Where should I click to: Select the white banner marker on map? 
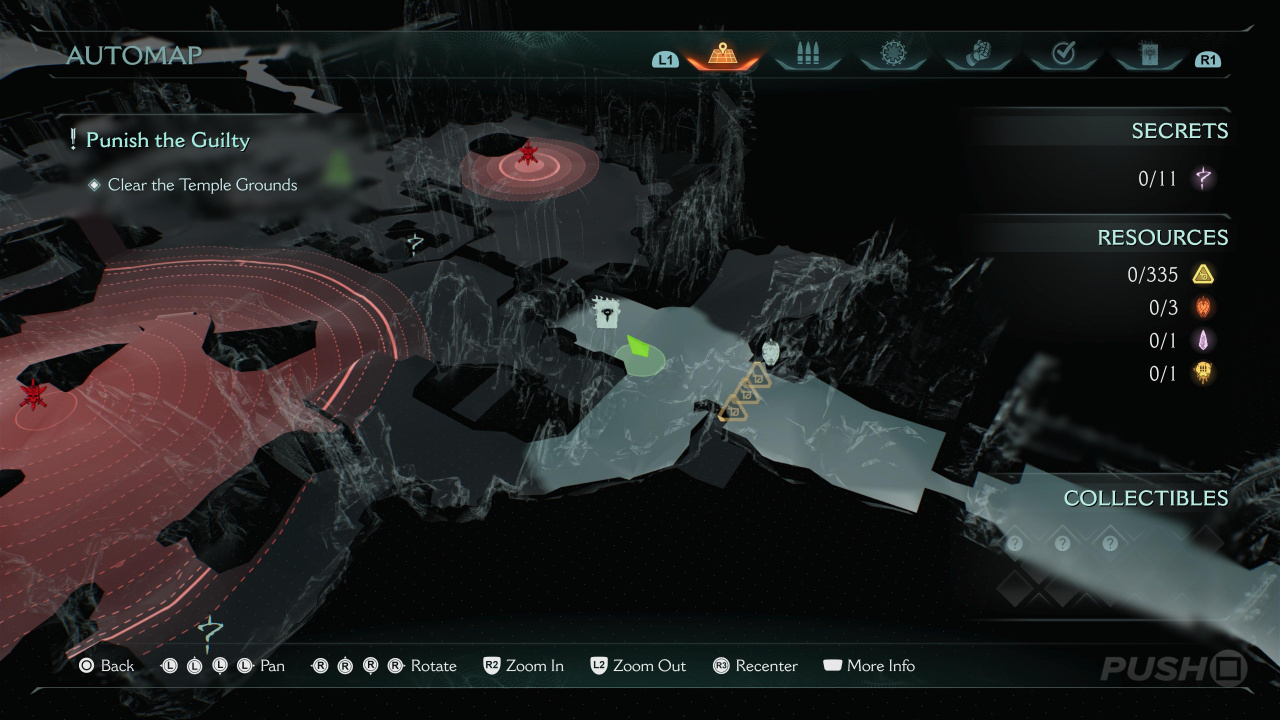pyautogui.click(x=605, y=314)
